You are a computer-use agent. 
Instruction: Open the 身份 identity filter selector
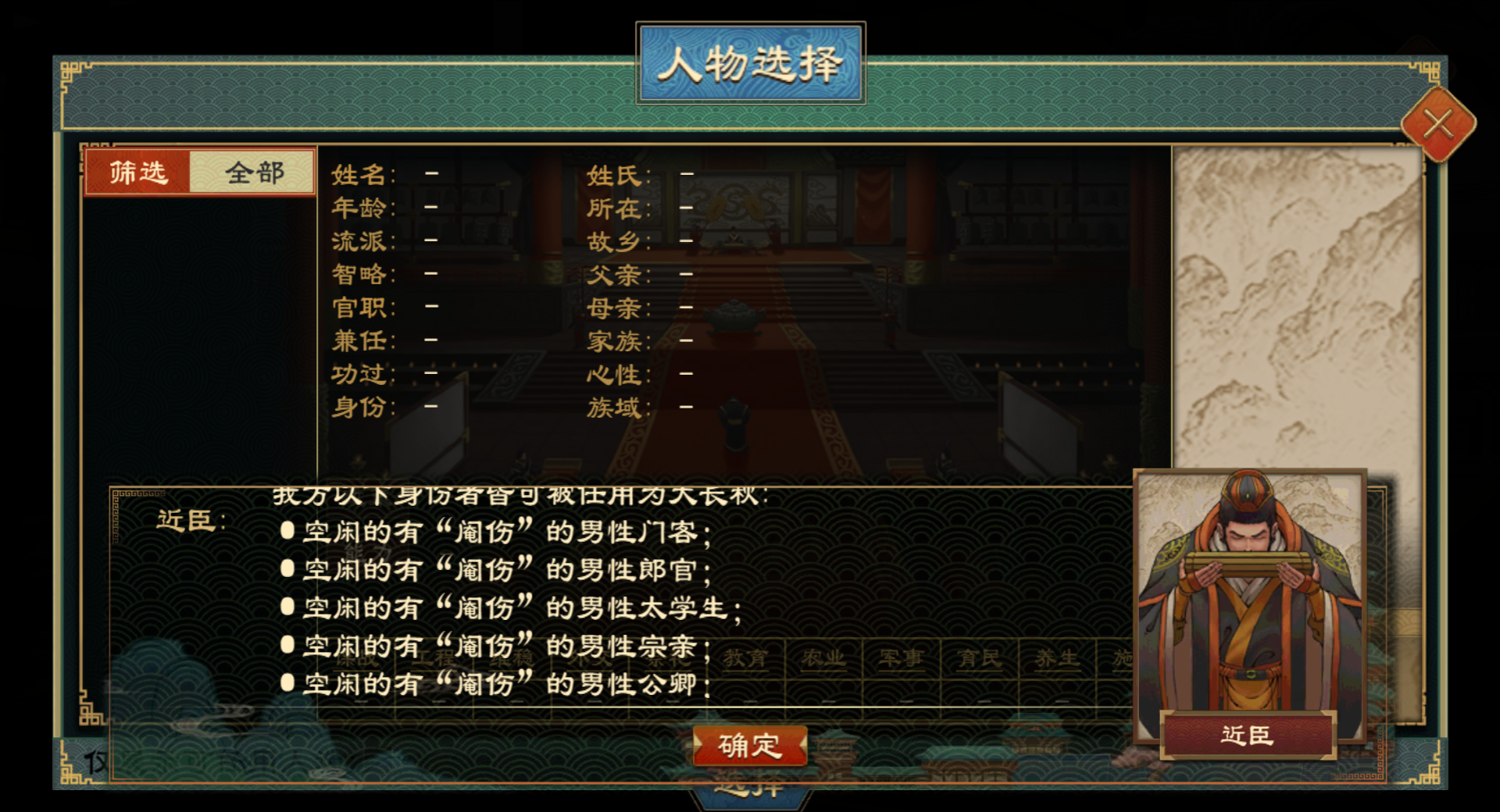428,408
